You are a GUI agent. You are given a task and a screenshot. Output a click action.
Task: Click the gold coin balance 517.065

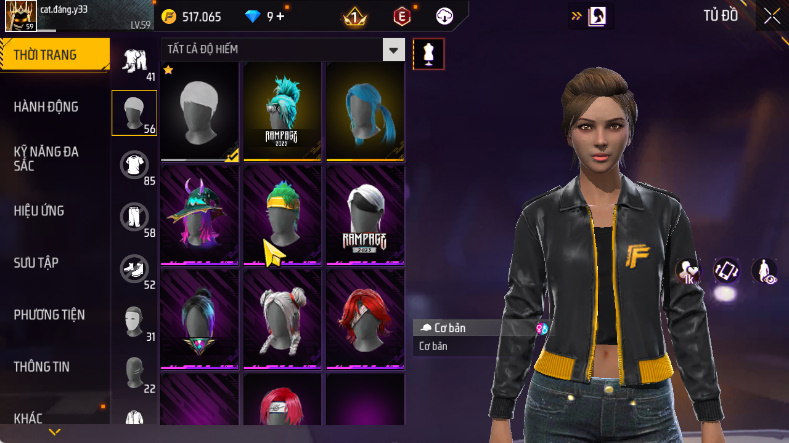pyautogui.click(x=196, y=17)
